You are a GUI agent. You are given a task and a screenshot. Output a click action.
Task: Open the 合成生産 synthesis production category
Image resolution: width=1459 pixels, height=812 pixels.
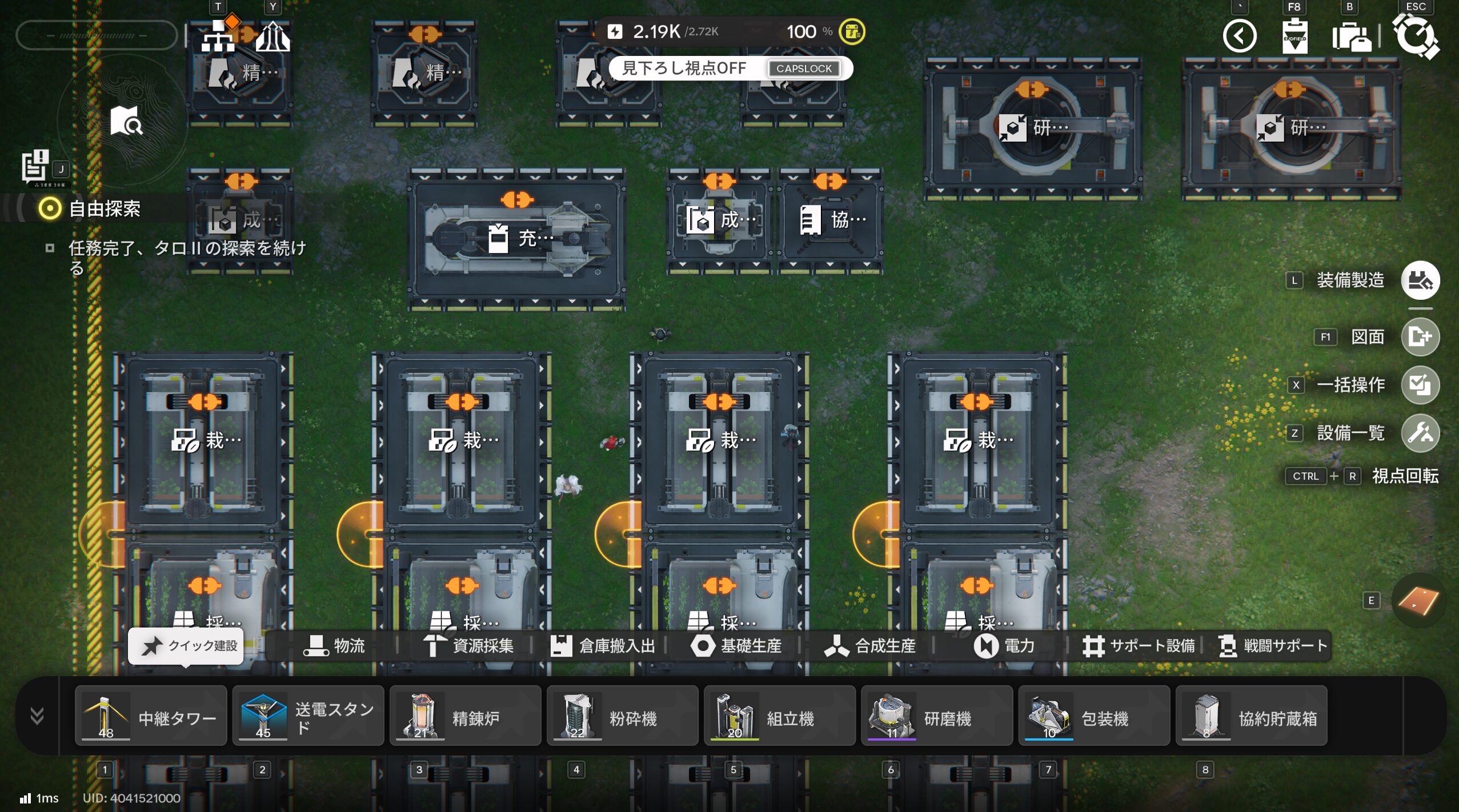tap(870, 646)
